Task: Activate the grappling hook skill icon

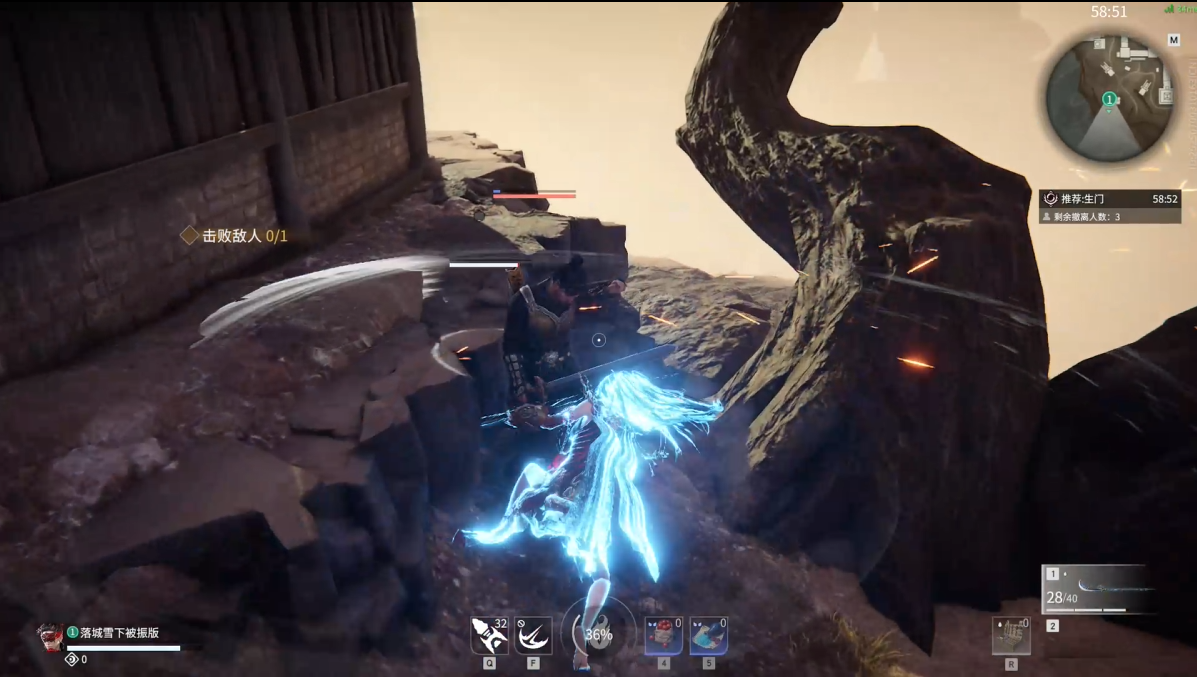Action: tap(490, 636)
